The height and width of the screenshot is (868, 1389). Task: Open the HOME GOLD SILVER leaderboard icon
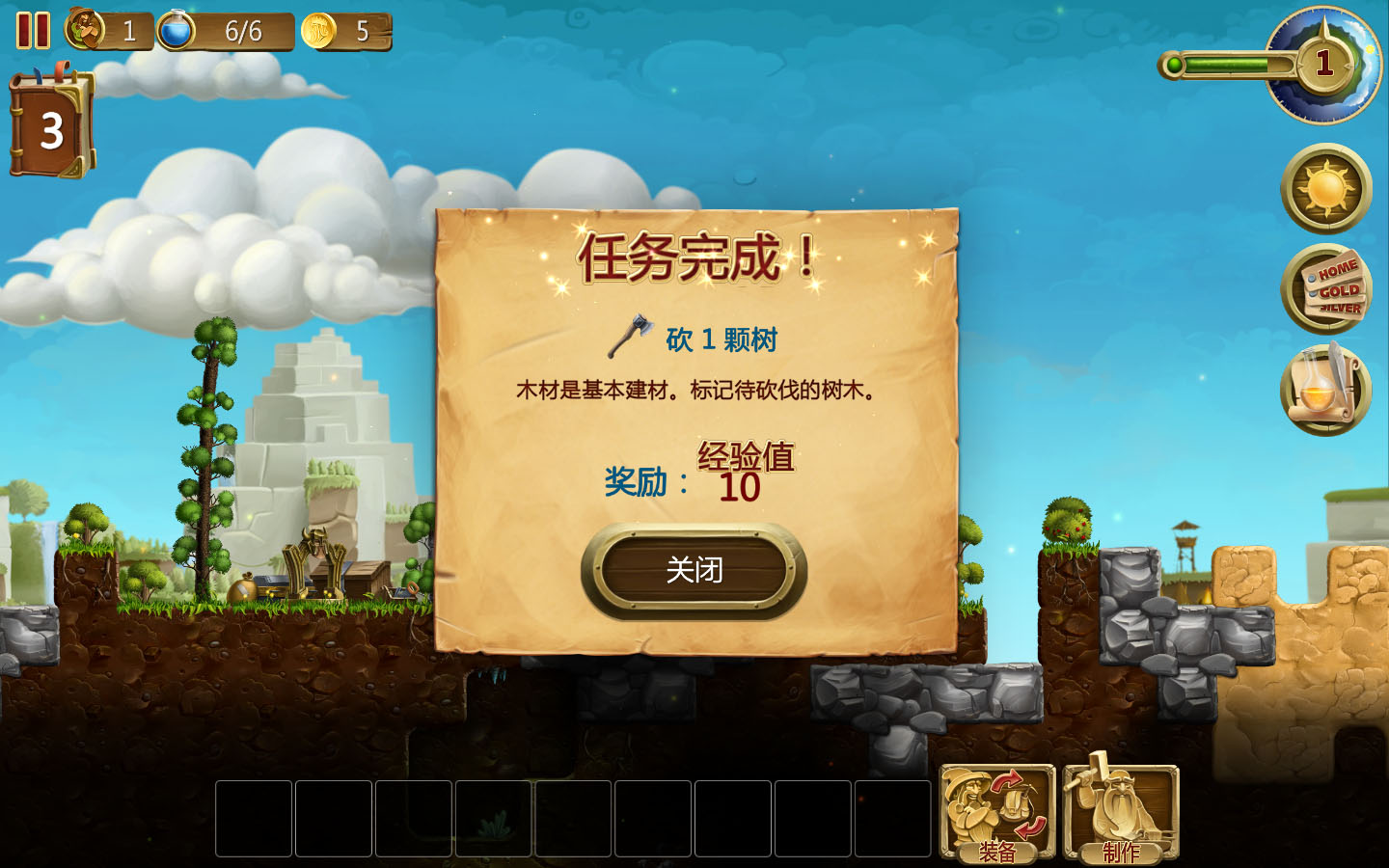(1326, 287)
